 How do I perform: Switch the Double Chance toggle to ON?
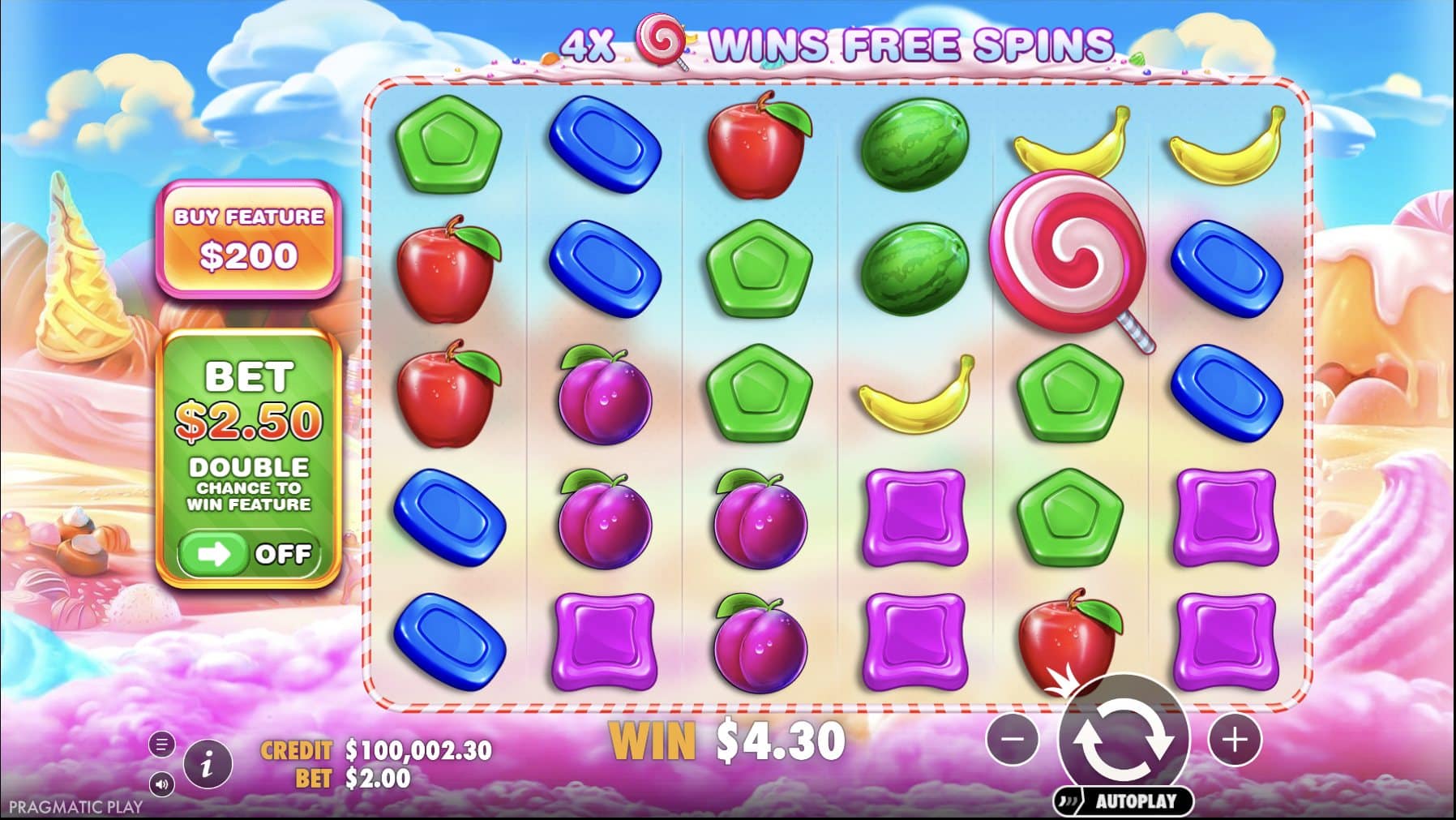point(251,556)
